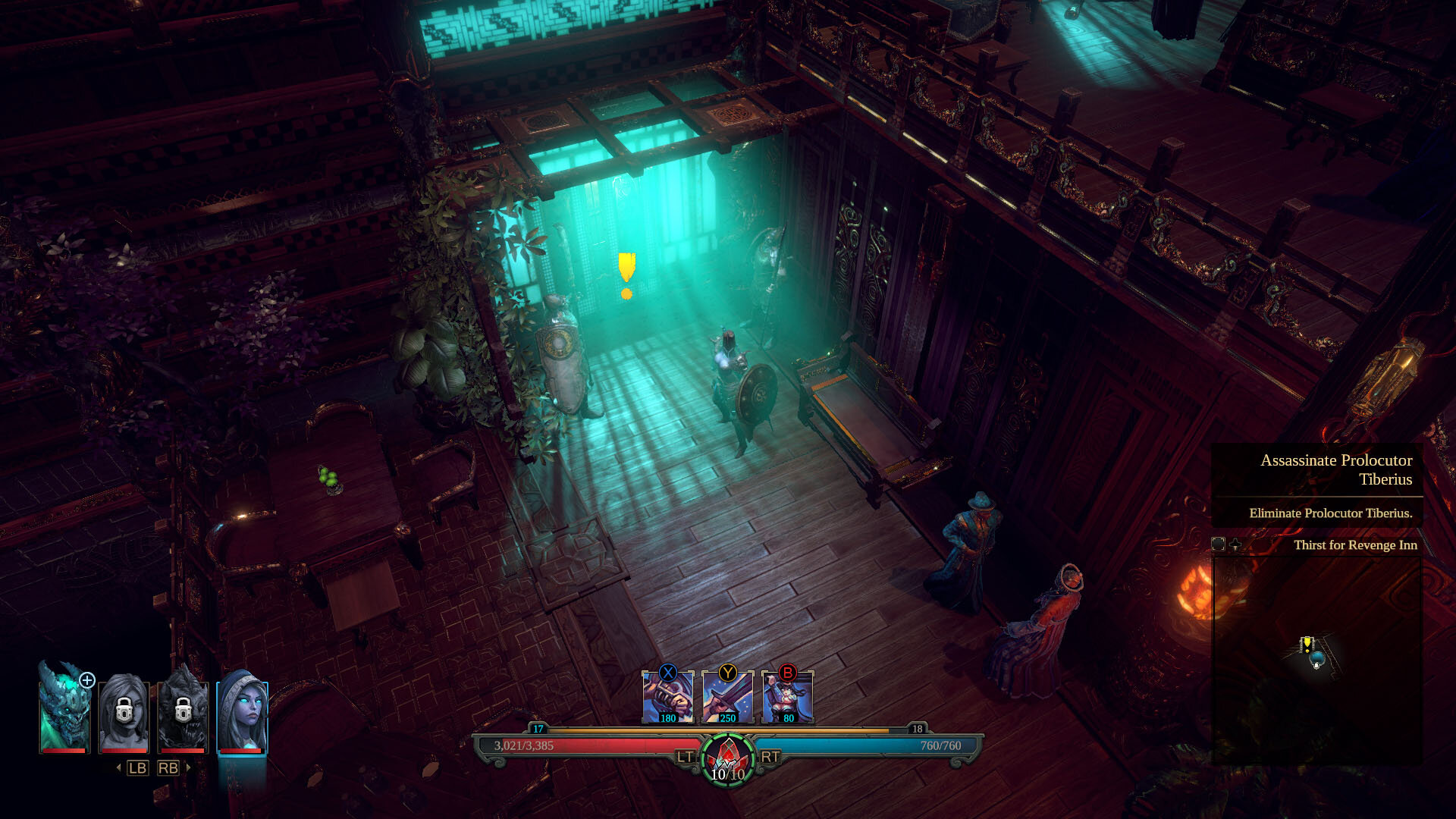Open the Assassinate Prolocutor Tiberius quest tracker
This screenshot has width=1456, height=819.
[1335, 469]
